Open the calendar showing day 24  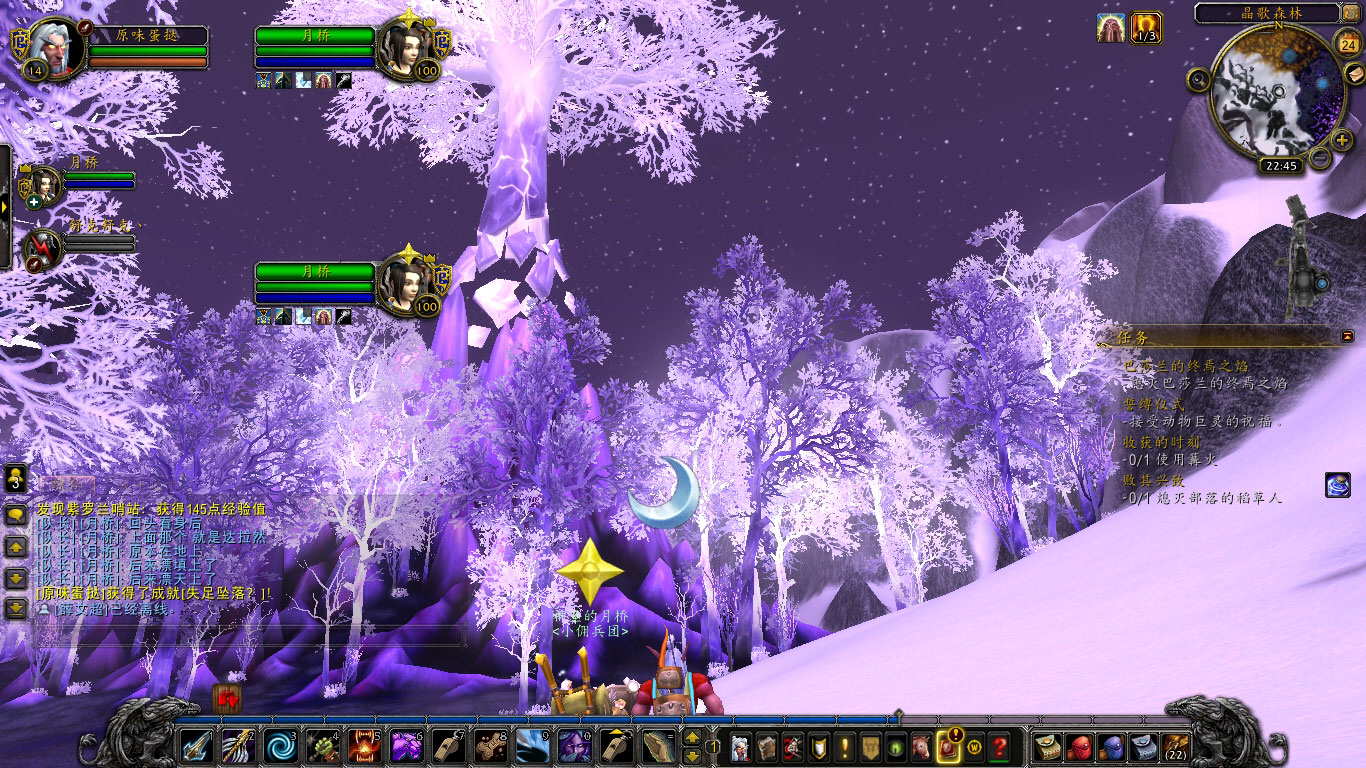point(1348,43)
